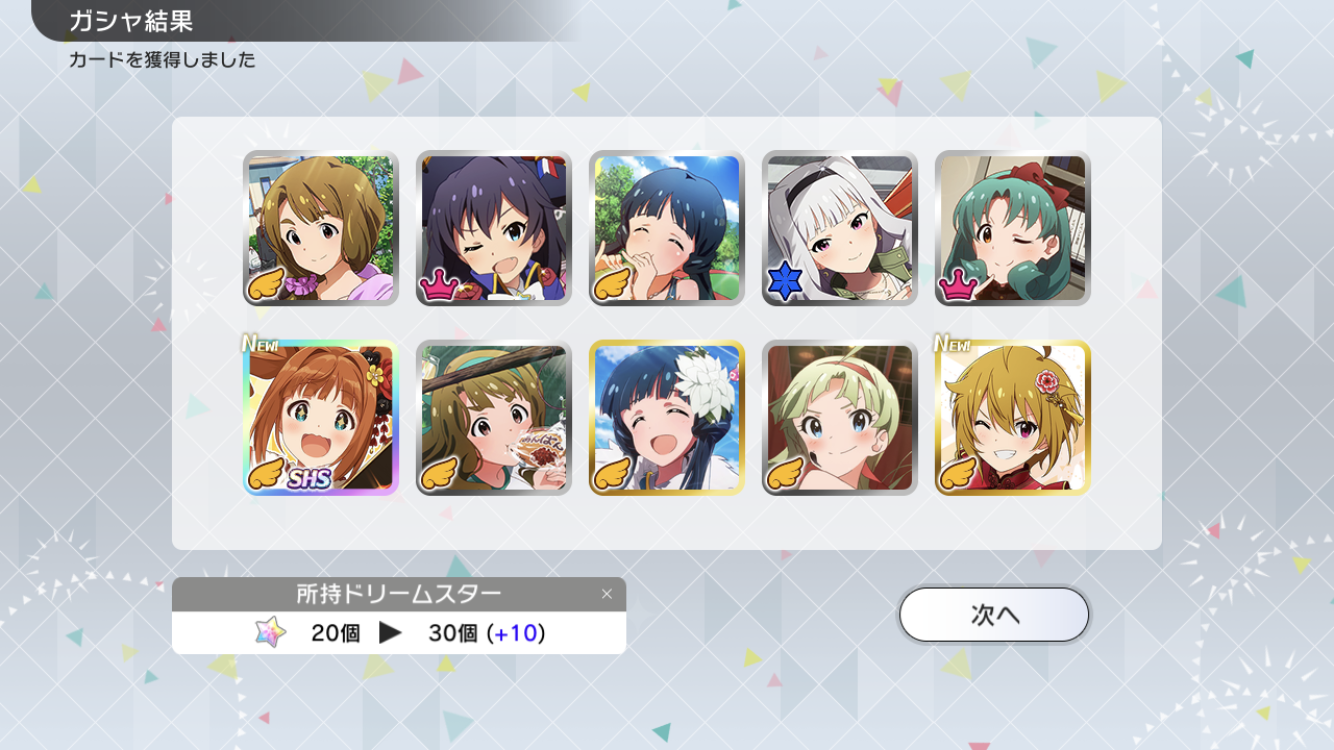Image resolution: width=1334 pixels, height=750 pixels.
Task: Select the new gold-framed blonde grinning card
Action: 1012,418
